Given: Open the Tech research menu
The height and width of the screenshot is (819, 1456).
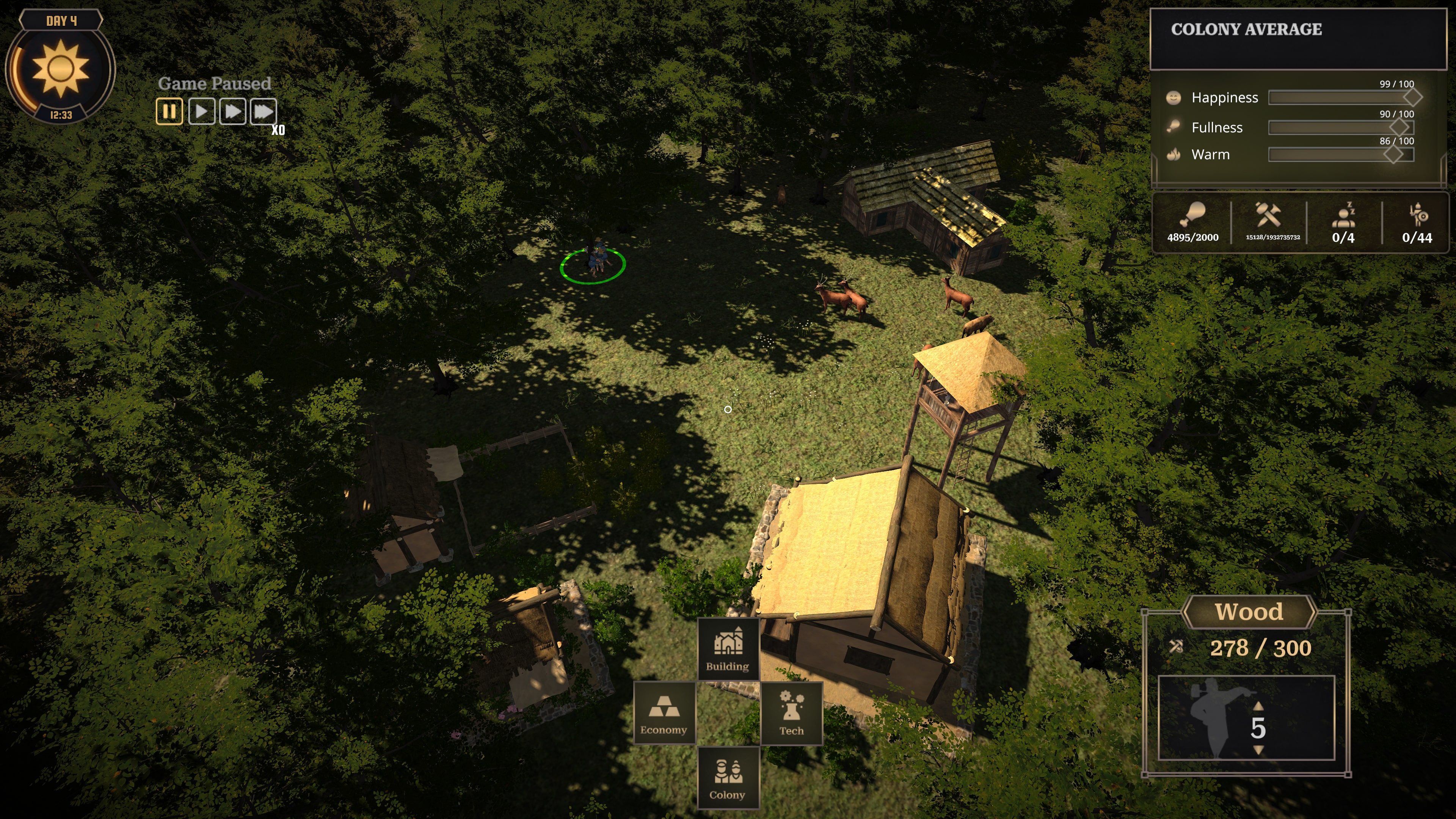Looking at the screenshot, I should (792, 713).
